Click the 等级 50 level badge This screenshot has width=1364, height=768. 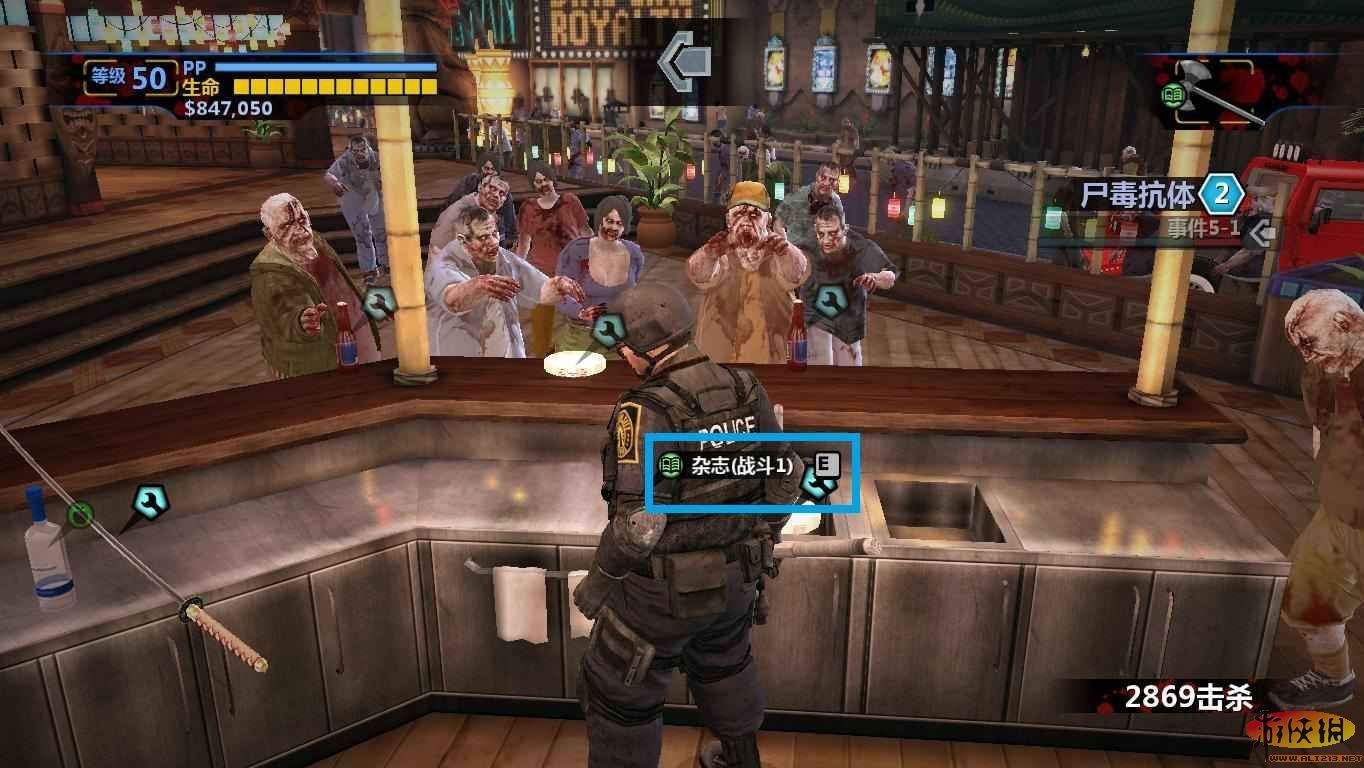pyautogui.click(x=130, y=77)
